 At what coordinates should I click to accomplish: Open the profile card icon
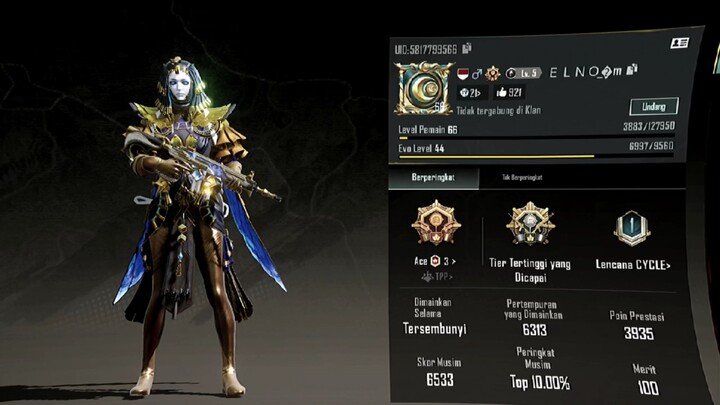[x=679, y=44]
